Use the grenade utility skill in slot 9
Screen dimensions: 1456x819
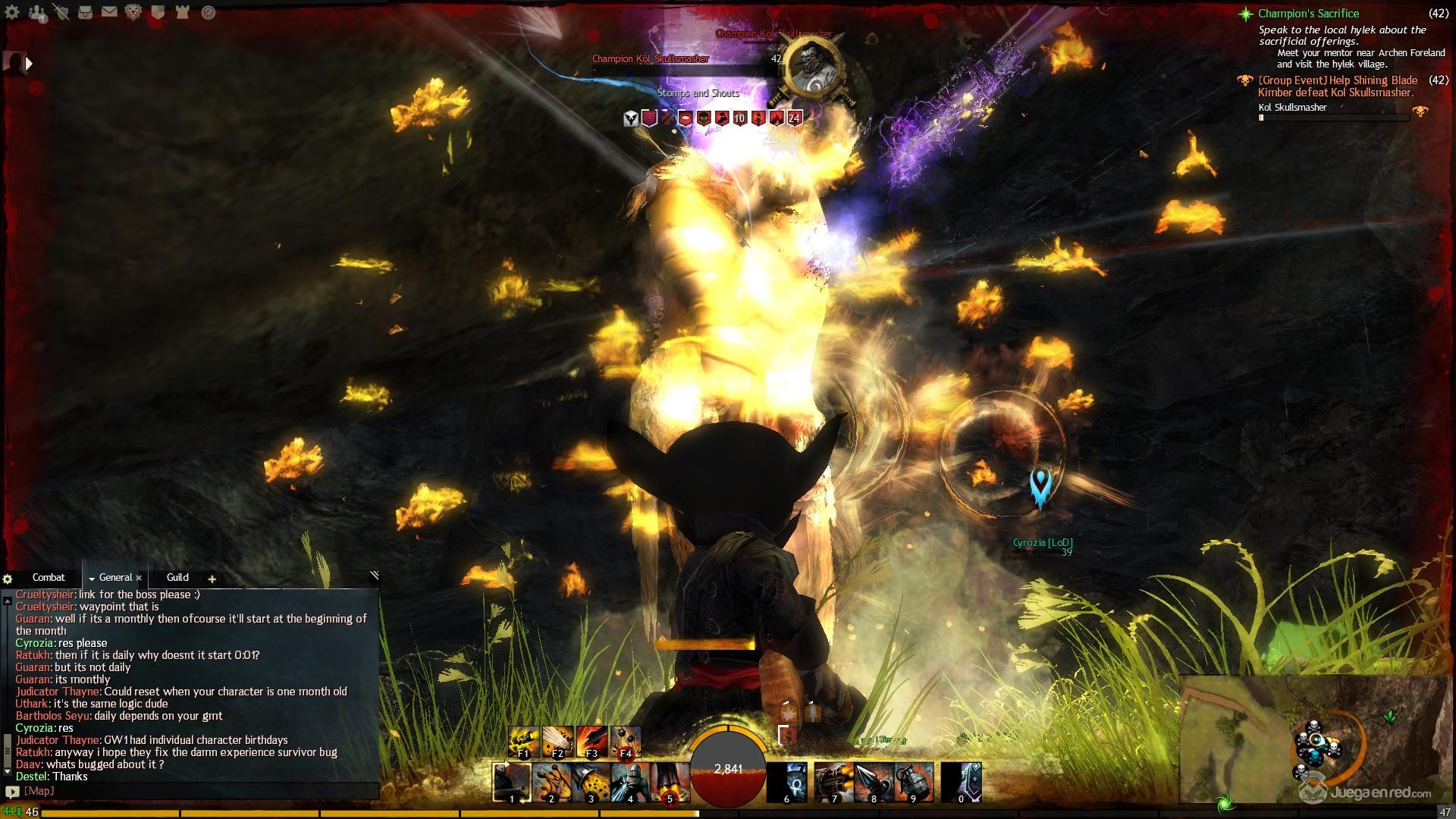[x=914, y=783]
